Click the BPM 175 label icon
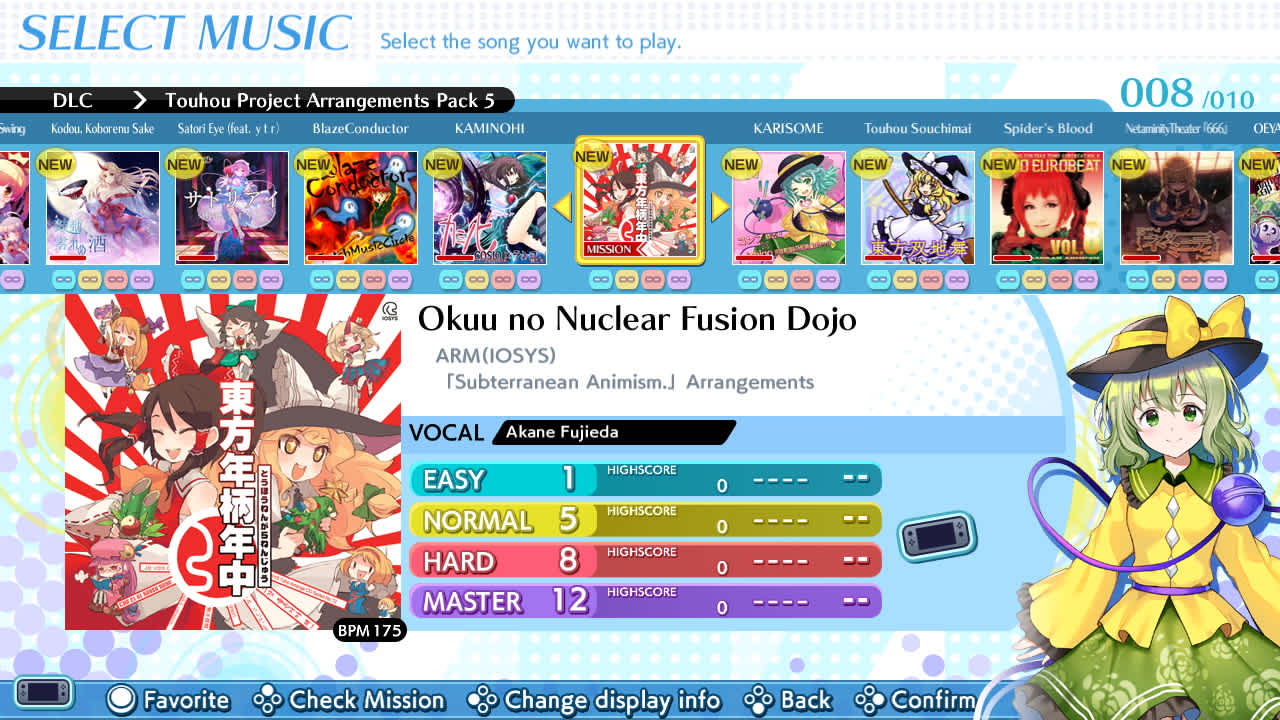 370,631
